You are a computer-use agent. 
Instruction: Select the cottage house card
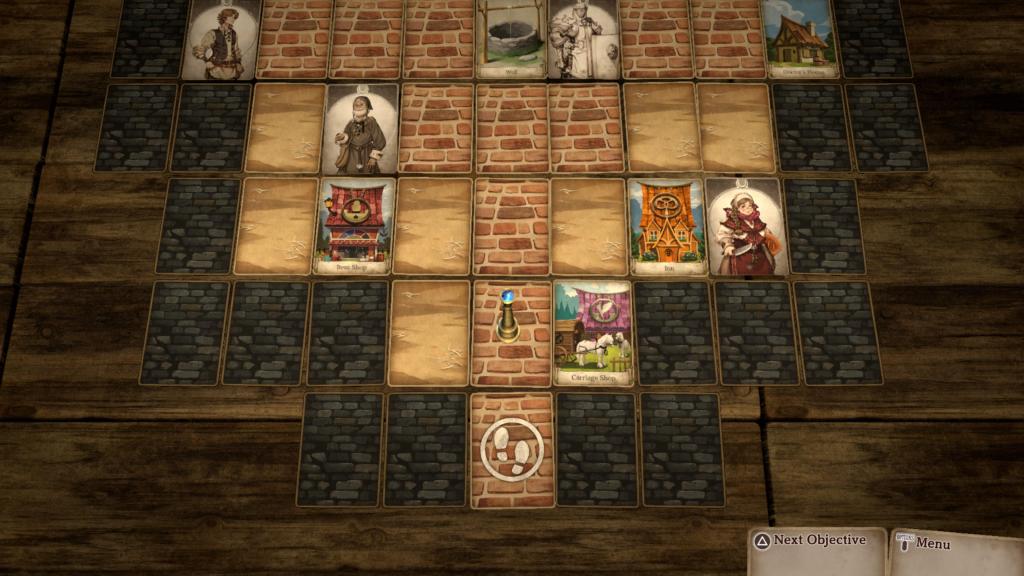click(x=800, y=38)
